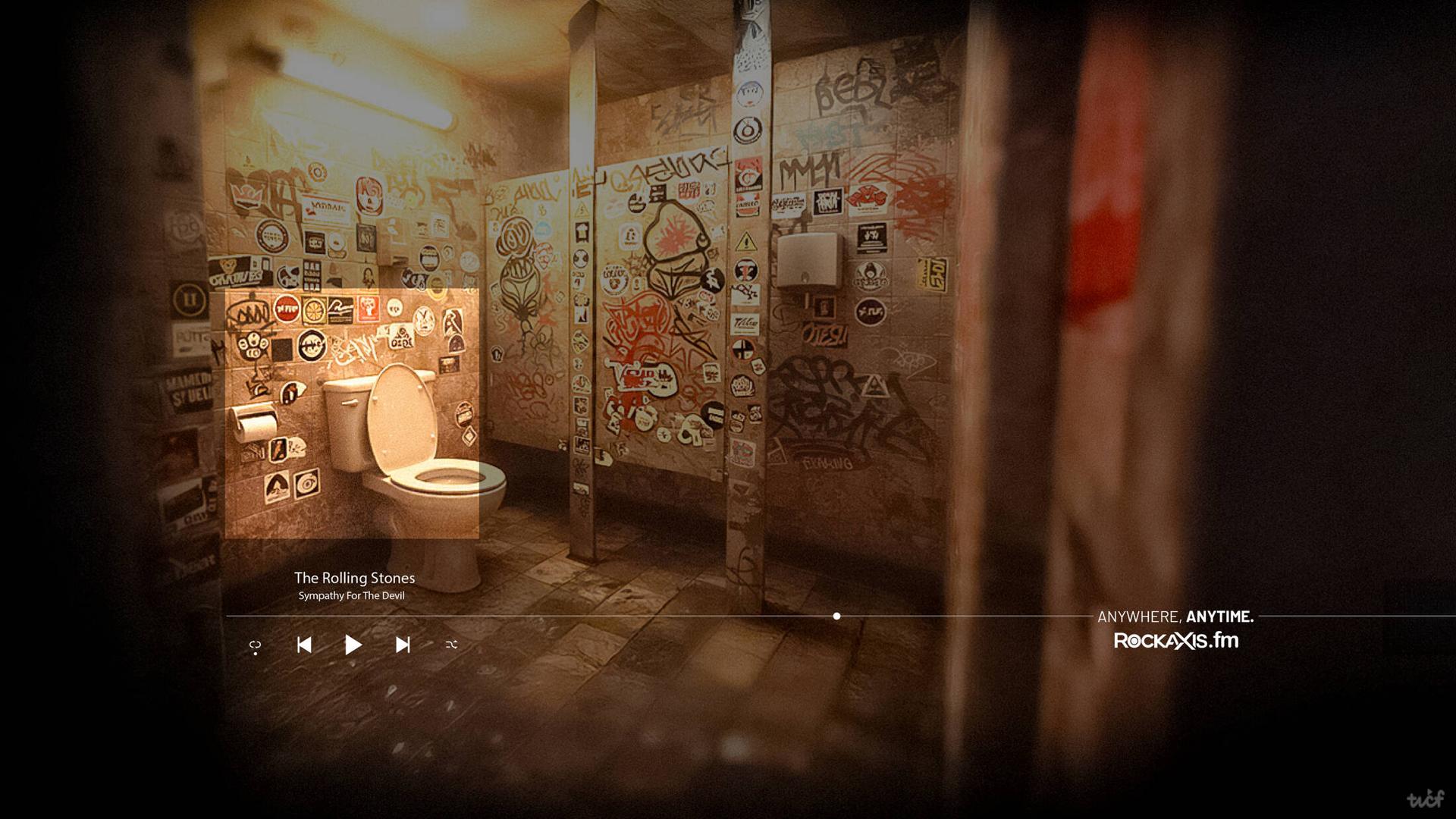The image size is (1456, 819).
Task: Skip to the next track
Action: point(403,645)
